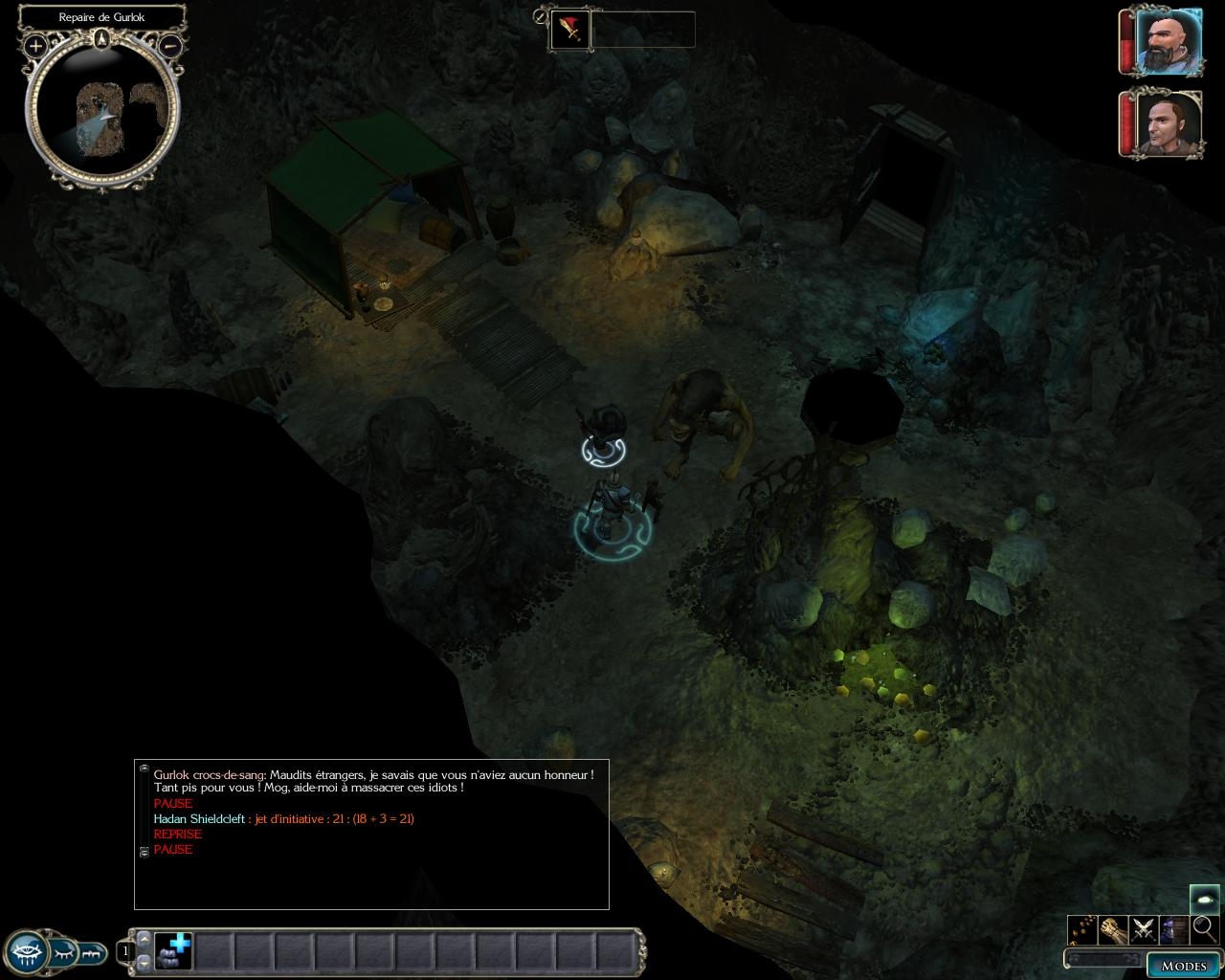Toggle the minimap north-arrow orientation button
1225x980 pixels.
coord(101,39)
